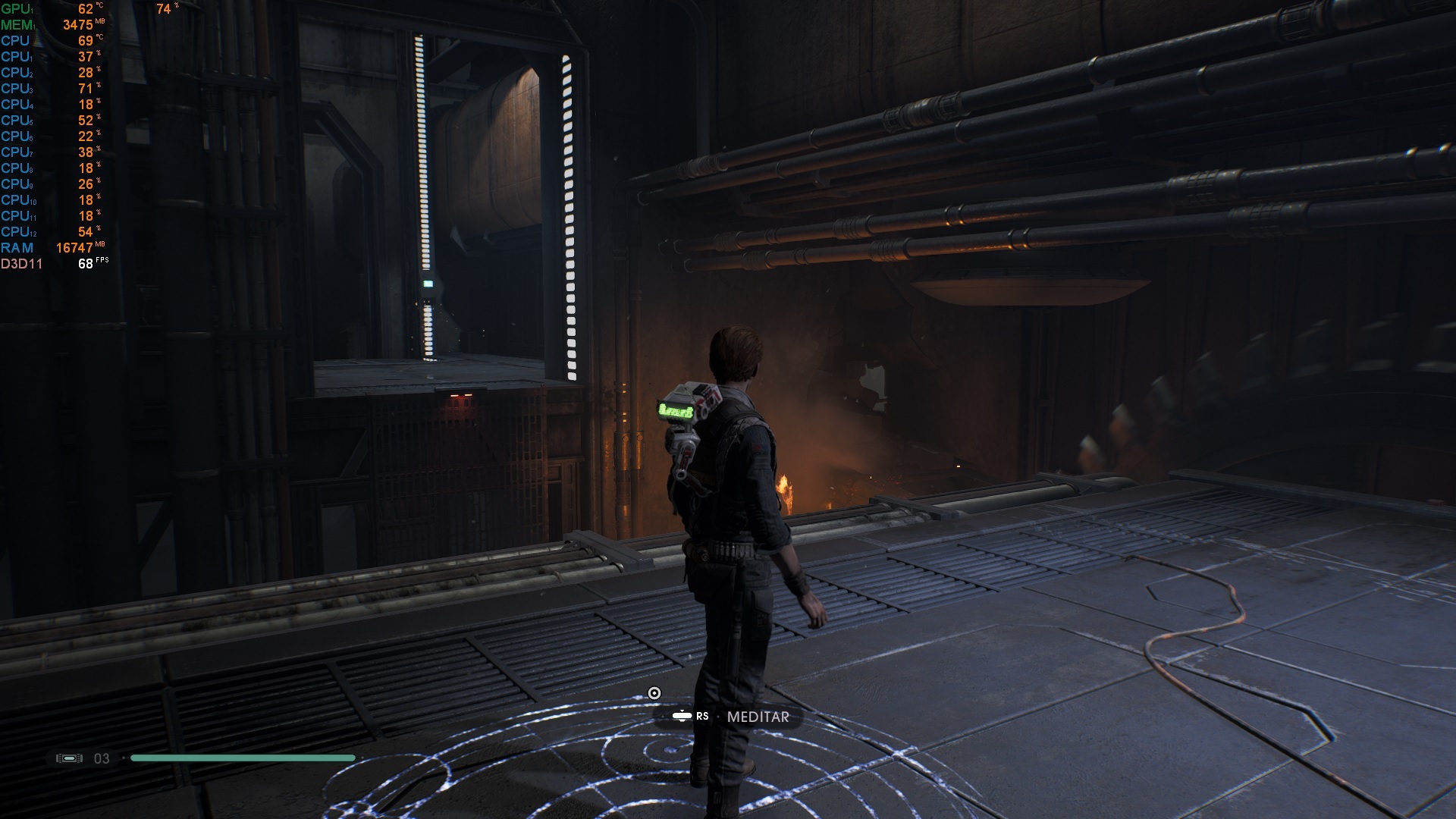1456x819 pixels.
Task: Click the meditation point interaction marker
Action: (x=654, y=693)
